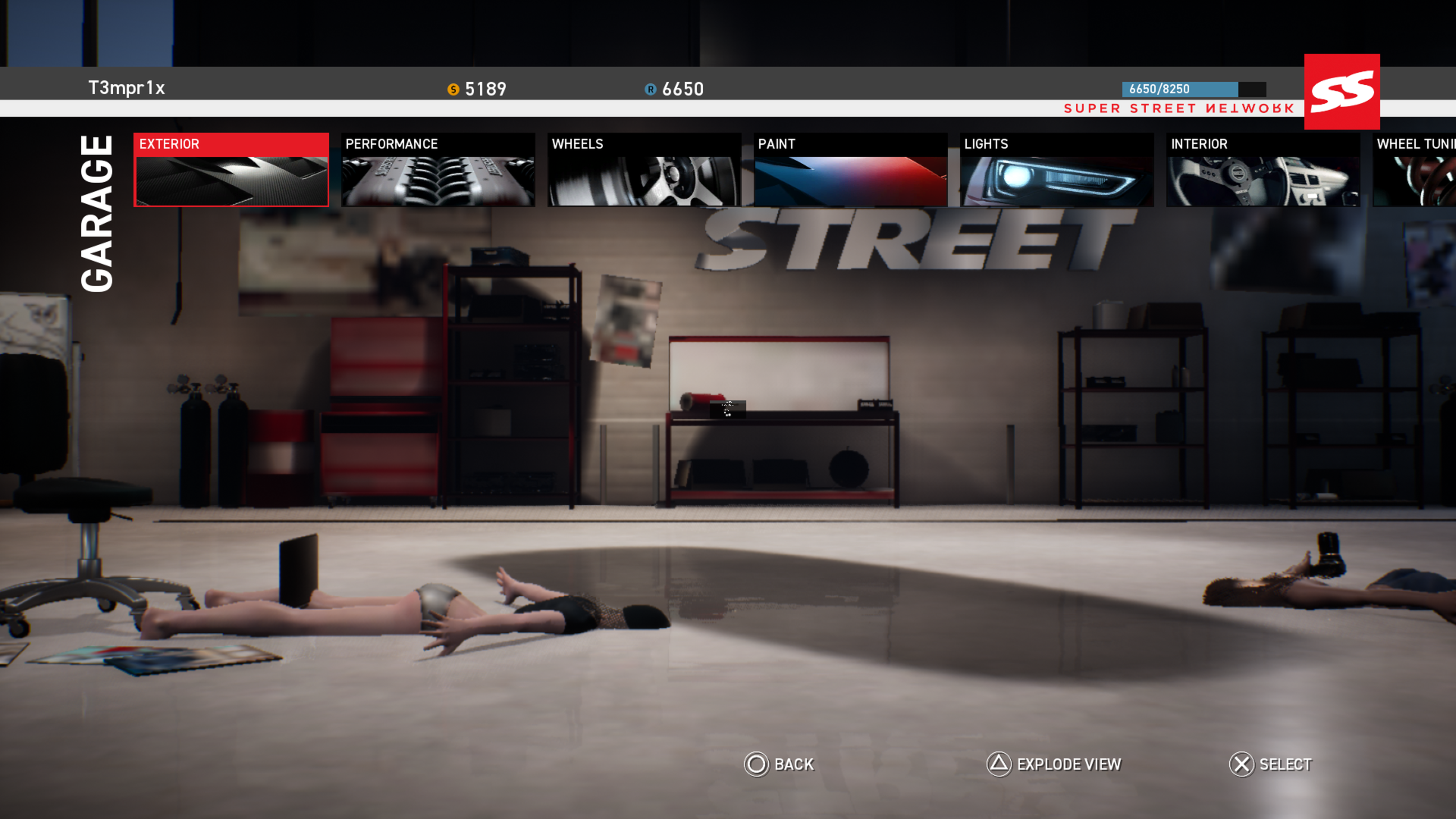Viewport: 1456px width, 819px height.
Task: Click the yellow S currency icon
Action: 453,89
